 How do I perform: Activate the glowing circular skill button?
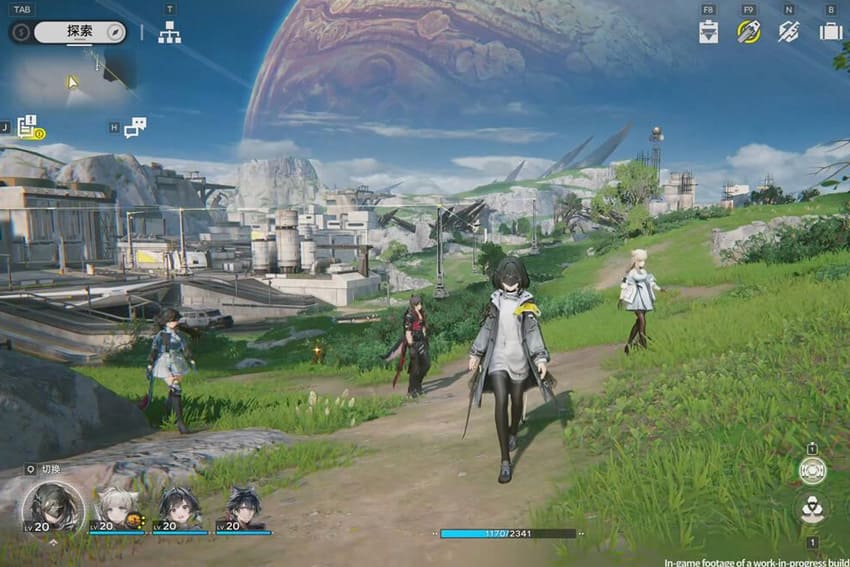(x=812, y=471)
